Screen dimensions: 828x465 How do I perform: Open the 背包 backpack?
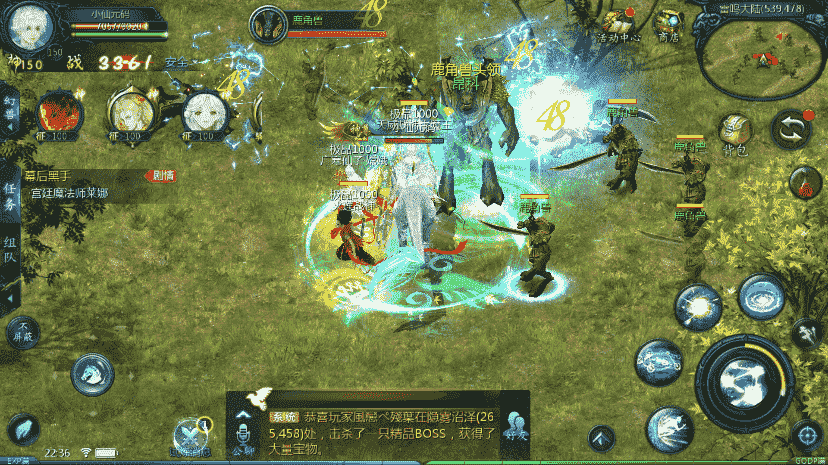coord(735,129)
